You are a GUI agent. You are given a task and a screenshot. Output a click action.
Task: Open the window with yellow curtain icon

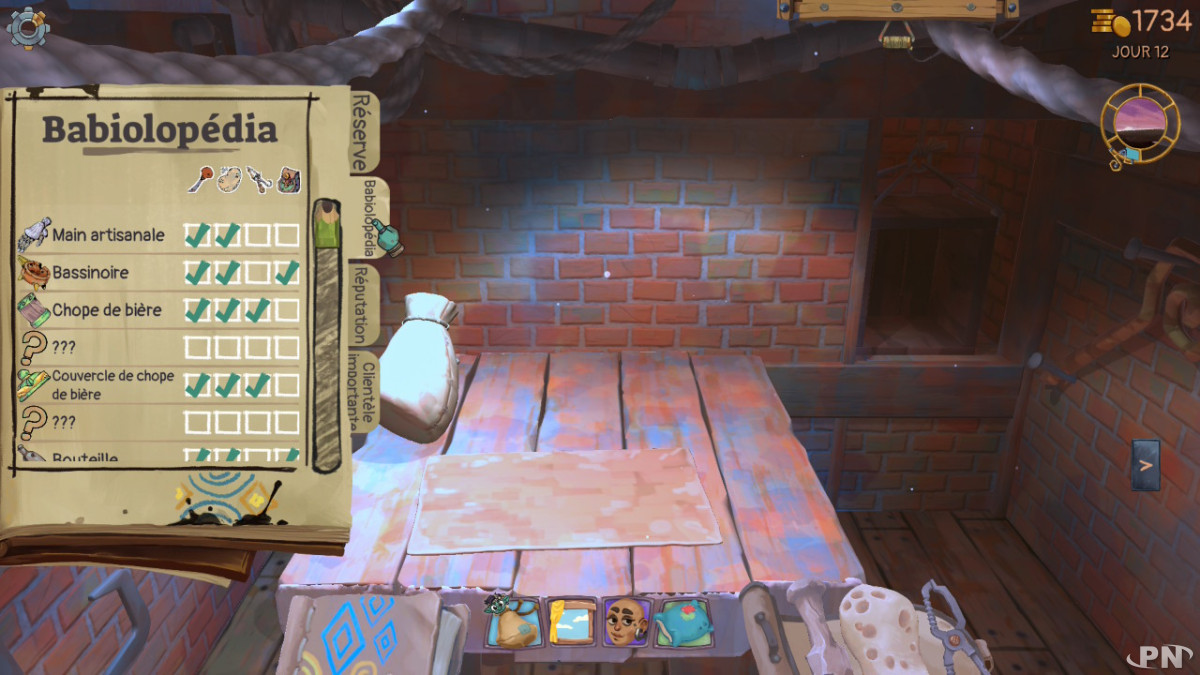coord(572,621)
